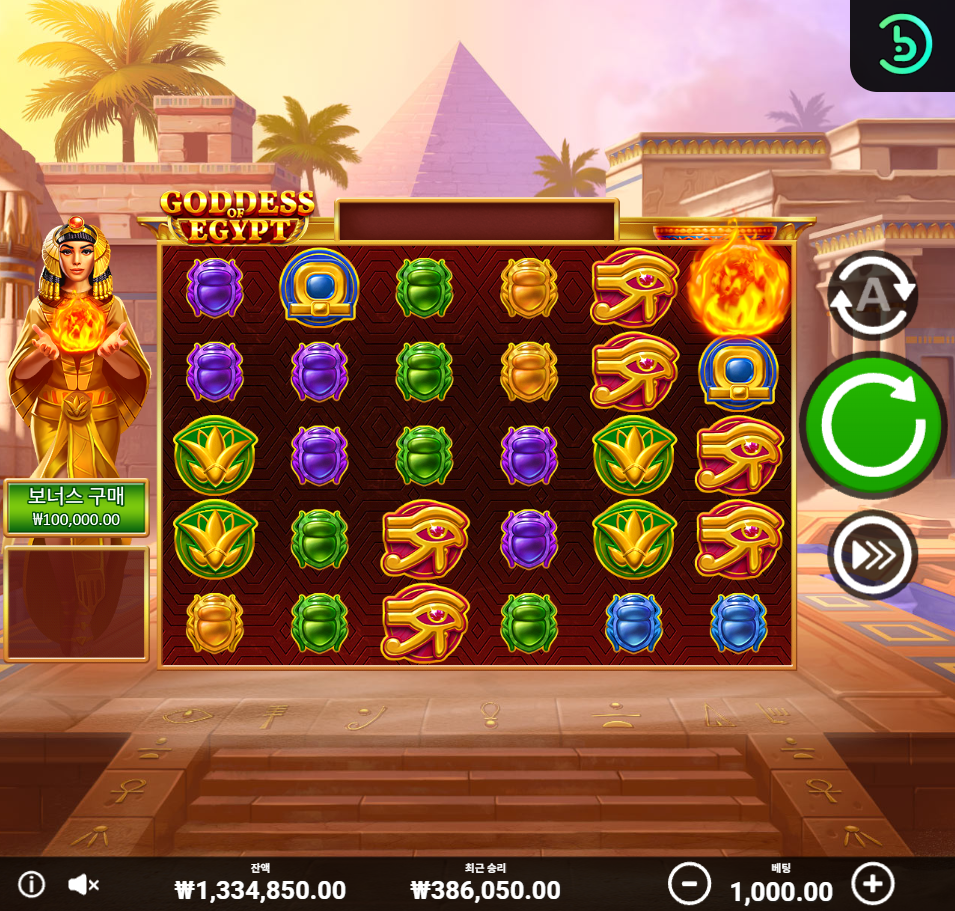Spin the reels with the green button
The height and width of the screenshot is (911, 955).
[x=872, y=425]
